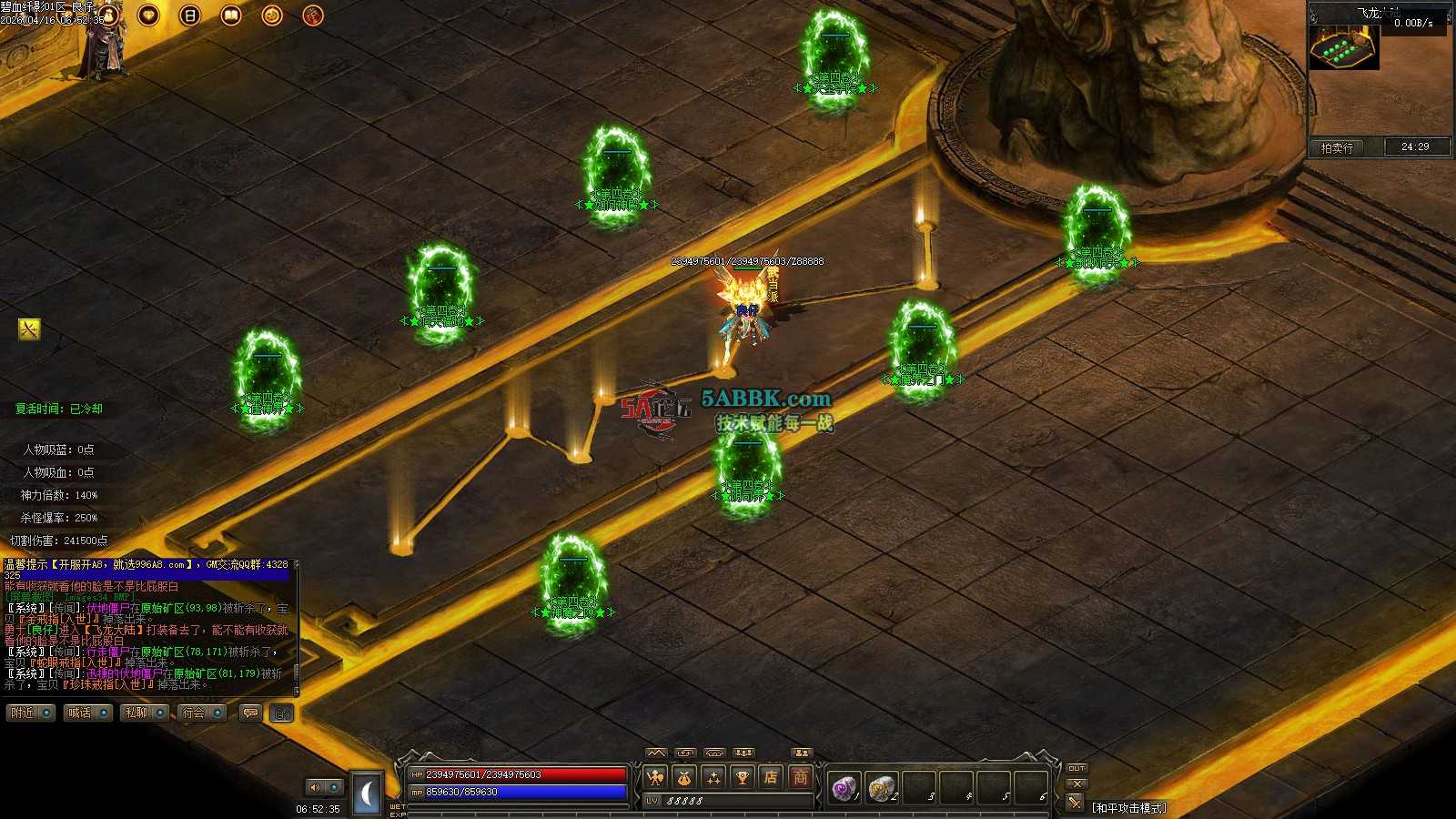The height and width of the screenshot is (819, 1456).
Task: Click the OUT button beside the hotbar
Action: click(x=1077, y=769)
